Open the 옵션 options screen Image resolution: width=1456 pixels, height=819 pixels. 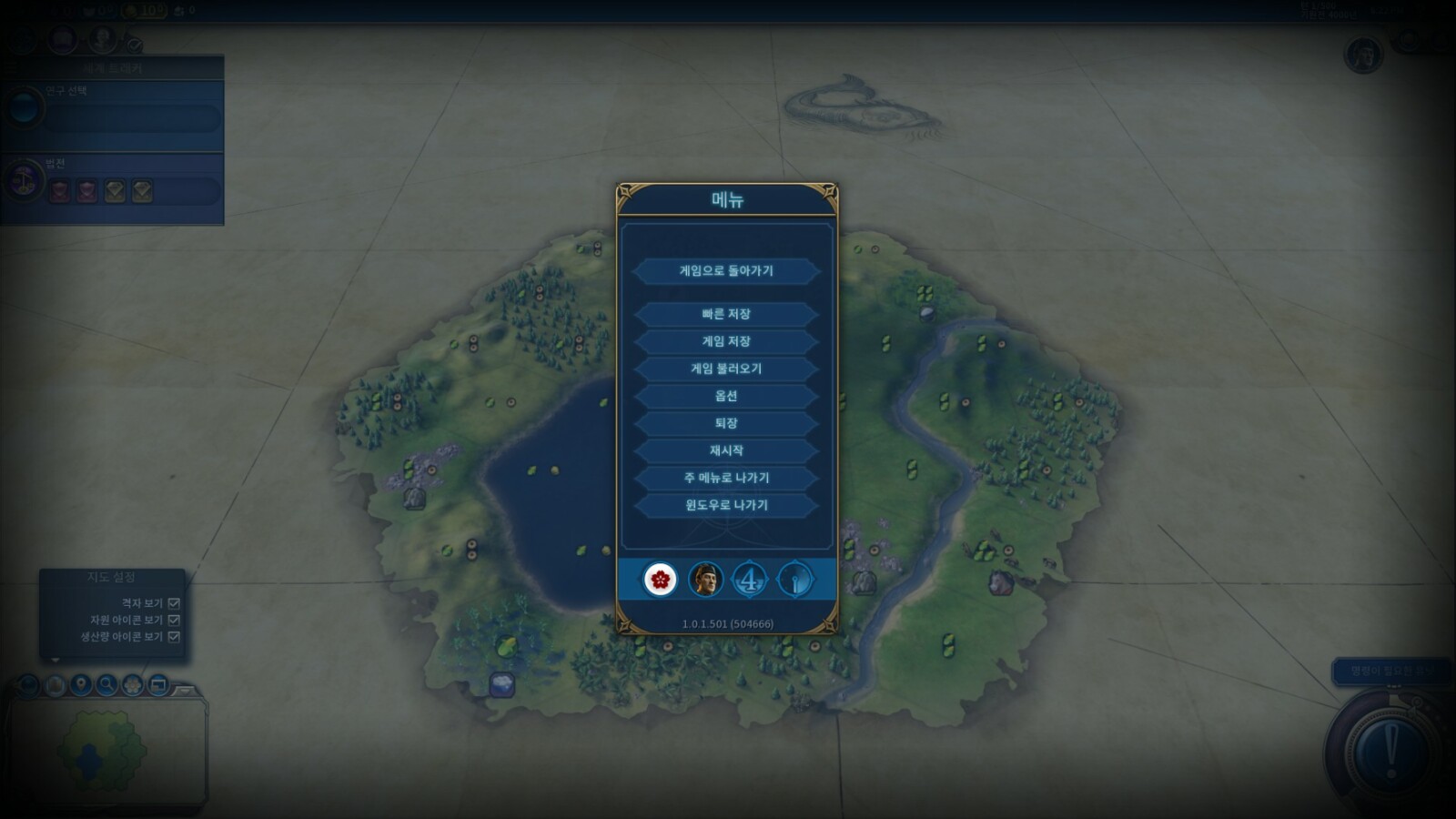pyautogui.click(x=726, y=396)
